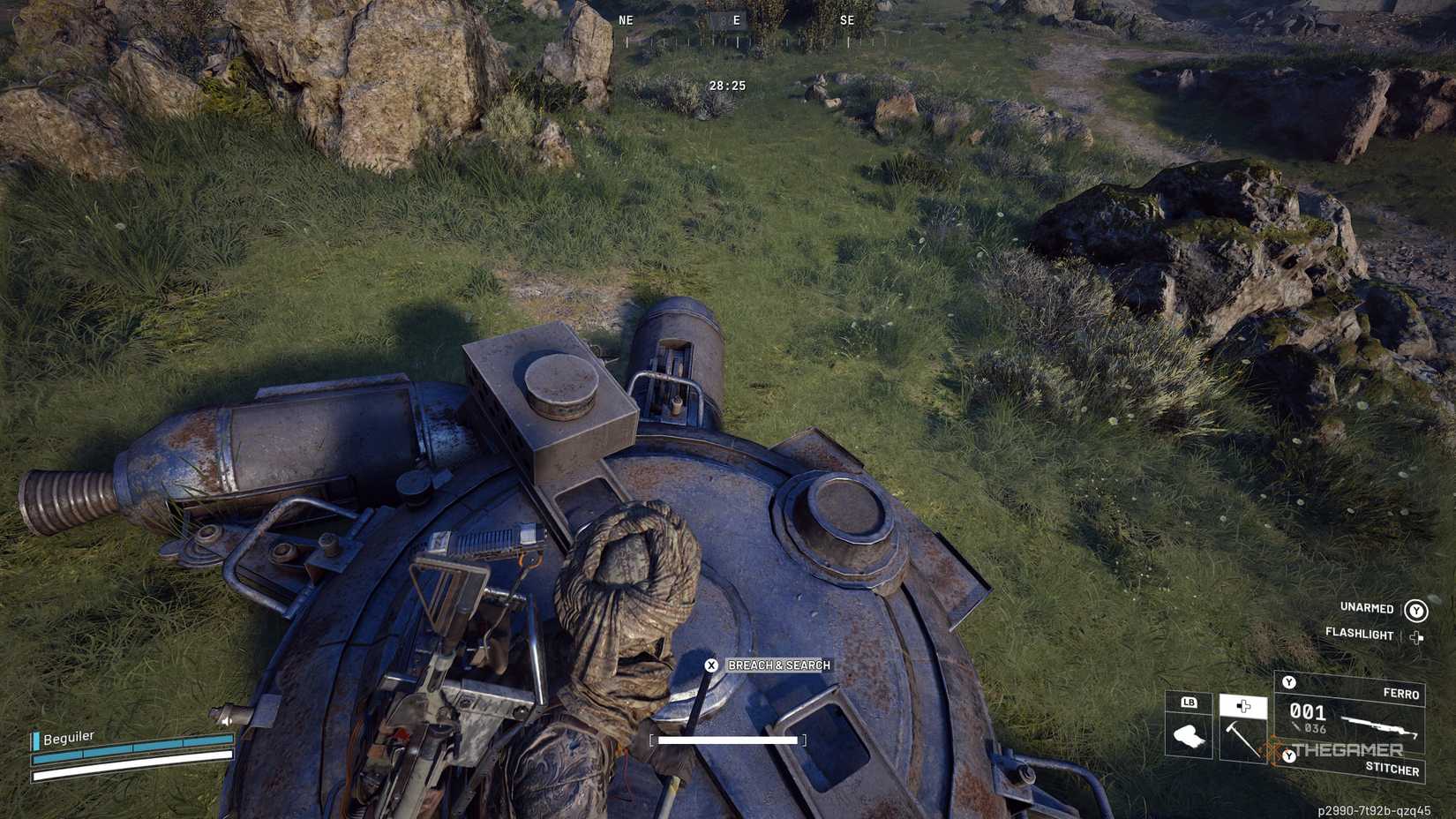The height and width of the screenshot is (819, 1456).
Task: Select the healing item cross icon
Action: tap(1242, 706)
